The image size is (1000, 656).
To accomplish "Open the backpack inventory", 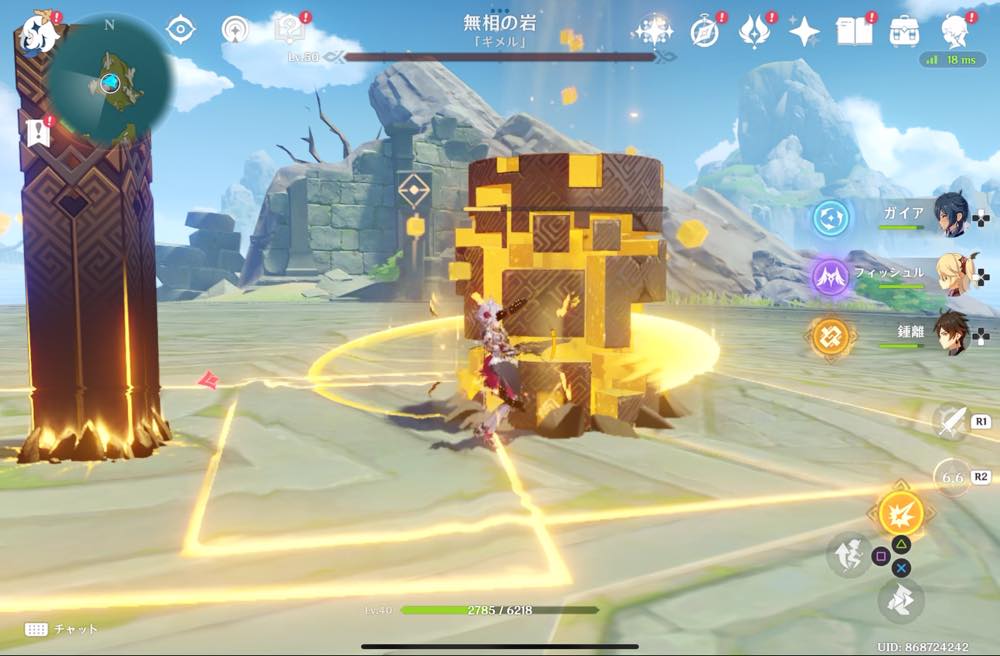I will (x=905, y=32).
